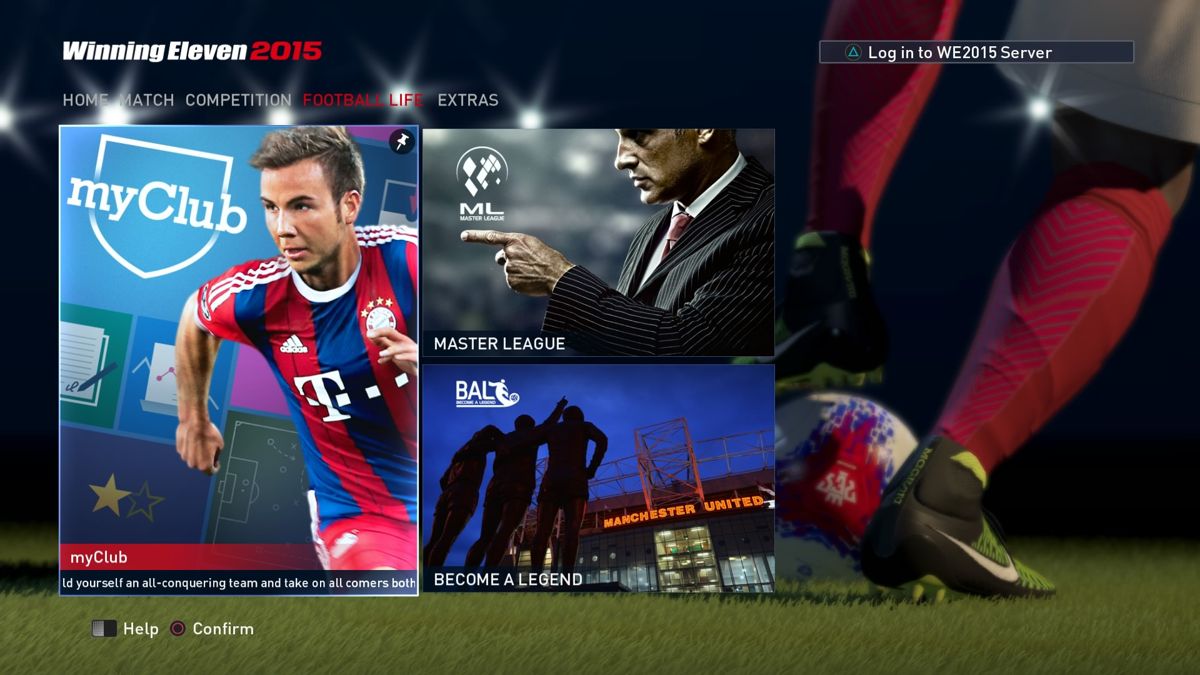1200x675 pixels.
Task: Log in to WE2015 Server
Action: point(976,52)
